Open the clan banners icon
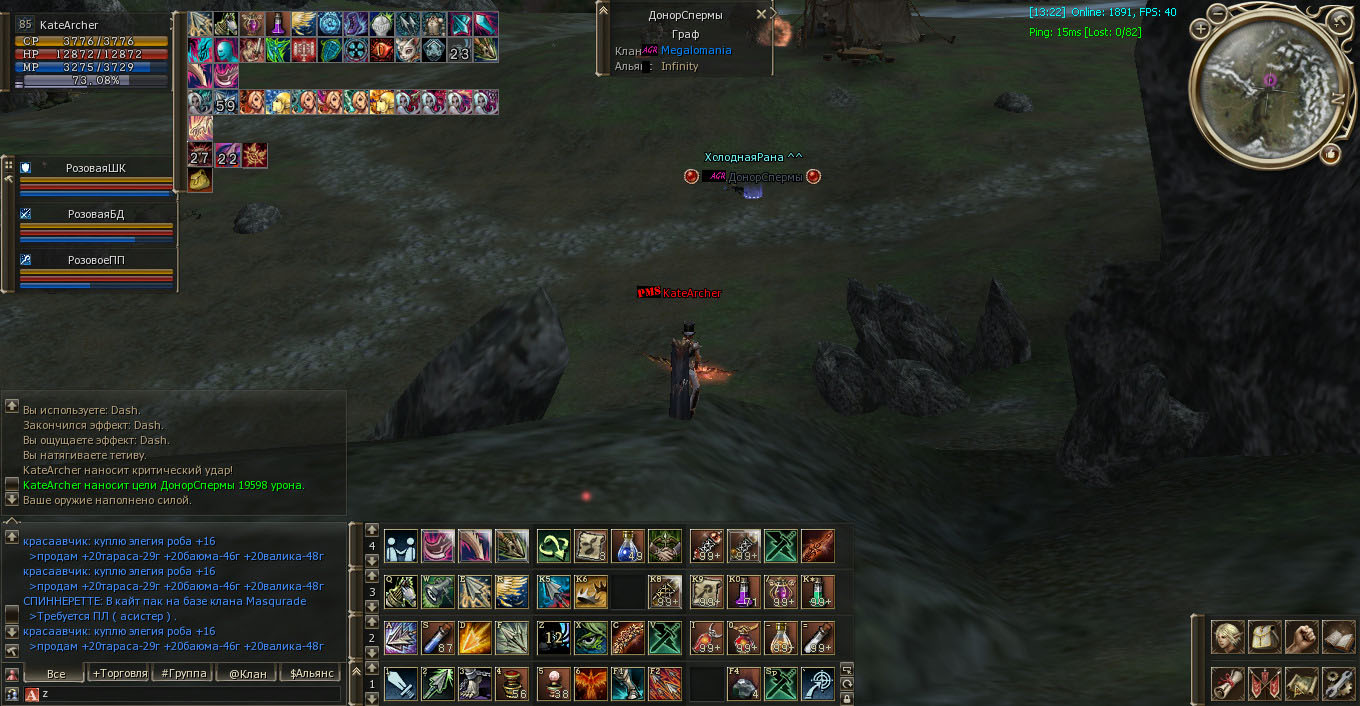This screenshot has width=1360, height=706. tap(1264, 683)
